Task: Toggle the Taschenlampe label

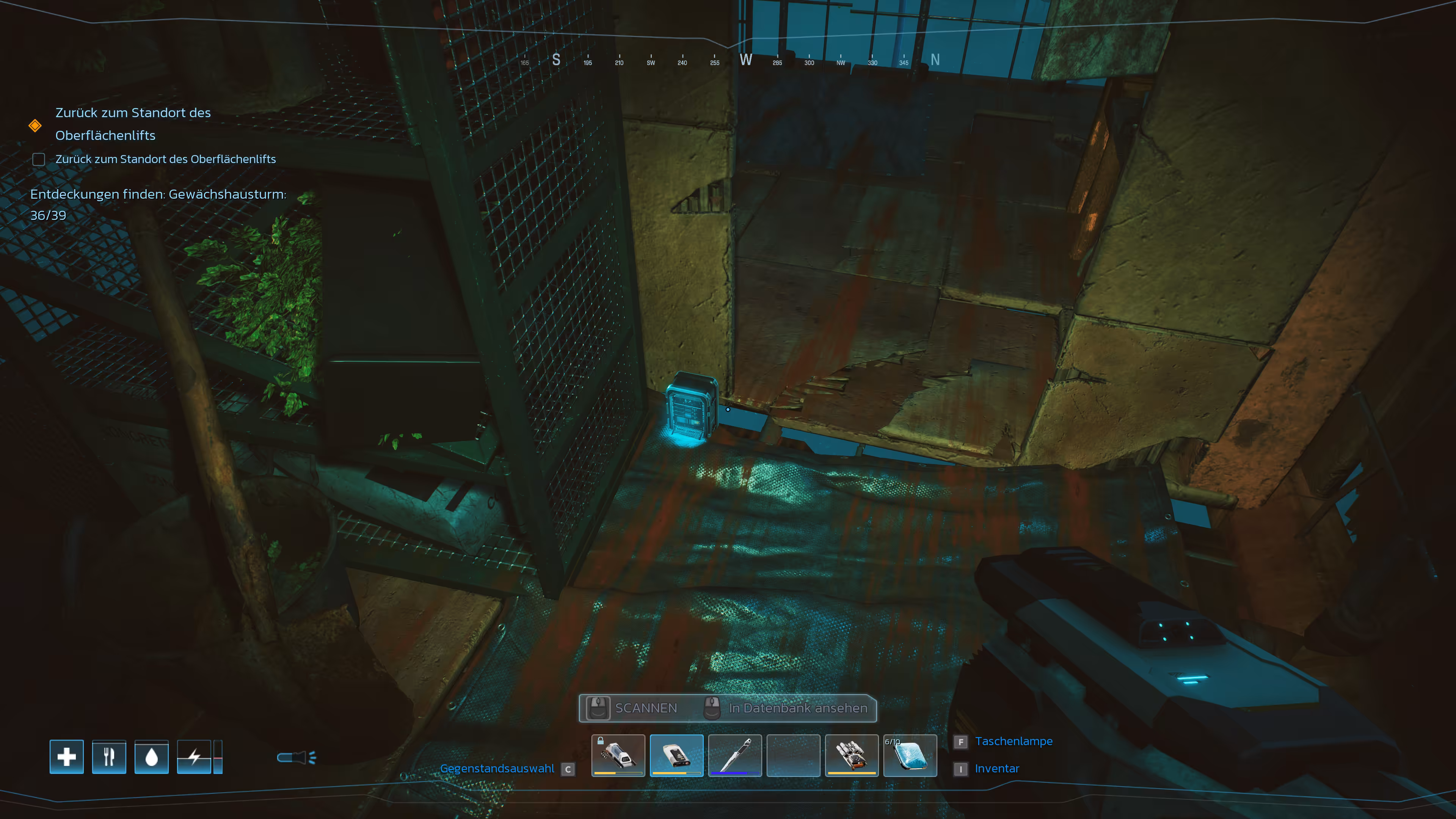Action: click(1014, 742)
